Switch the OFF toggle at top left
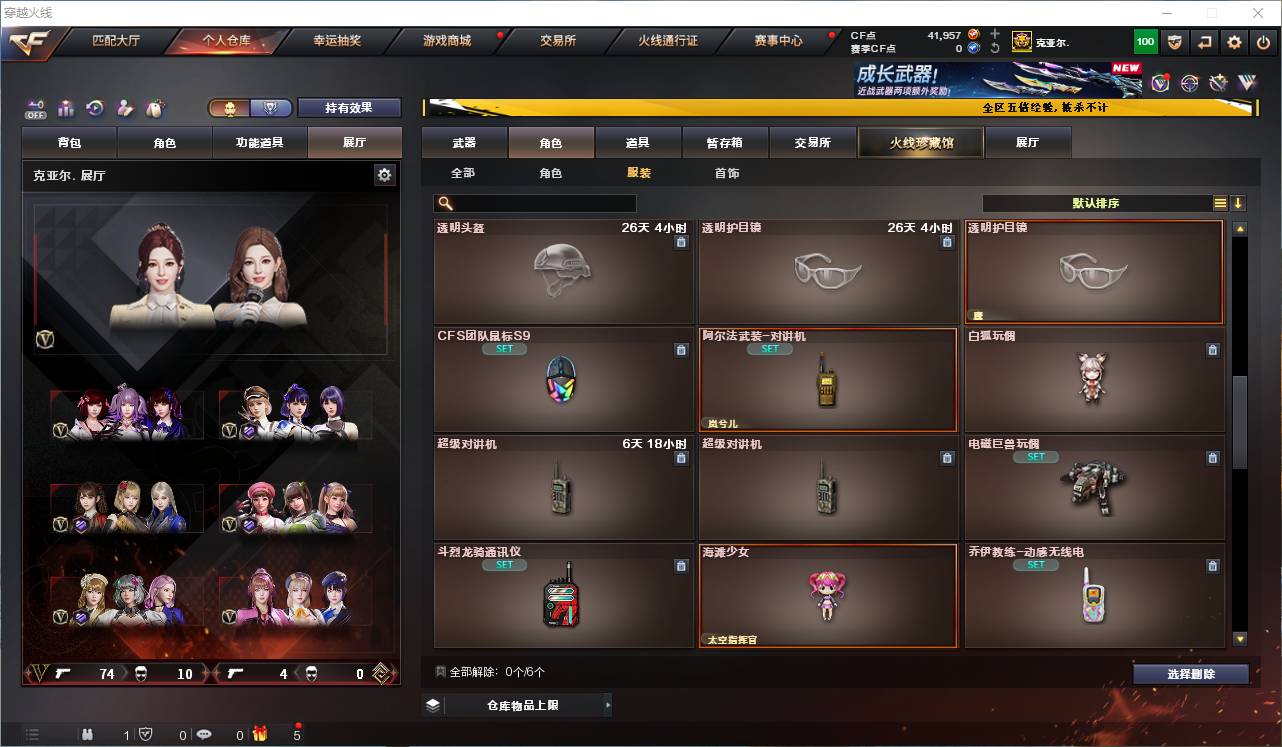 [x=34, y=109]
